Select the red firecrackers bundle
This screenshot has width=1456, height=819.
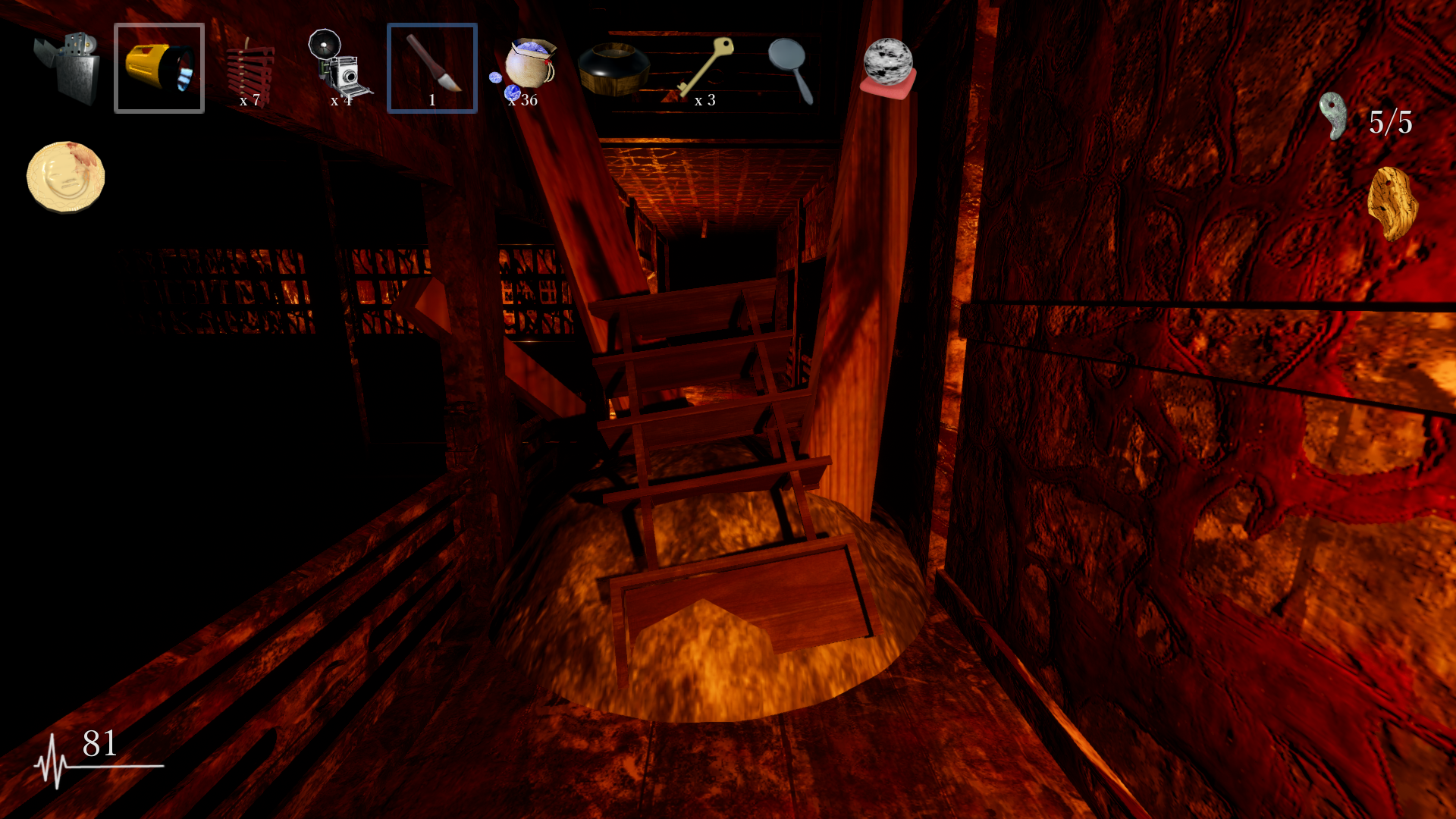coord(250,70)
